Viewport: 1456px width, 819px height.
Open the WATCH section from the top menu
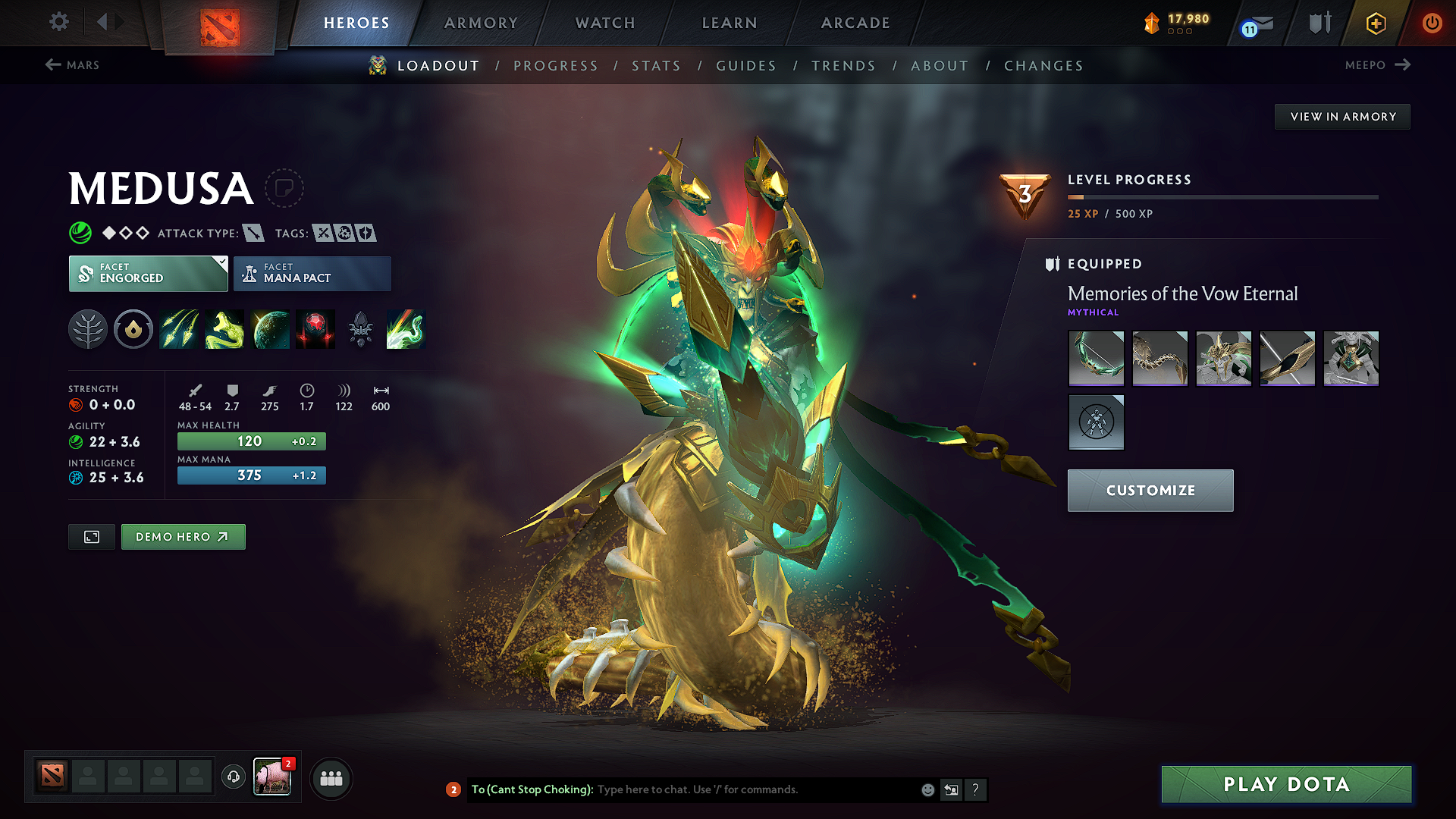pos(604,23)
